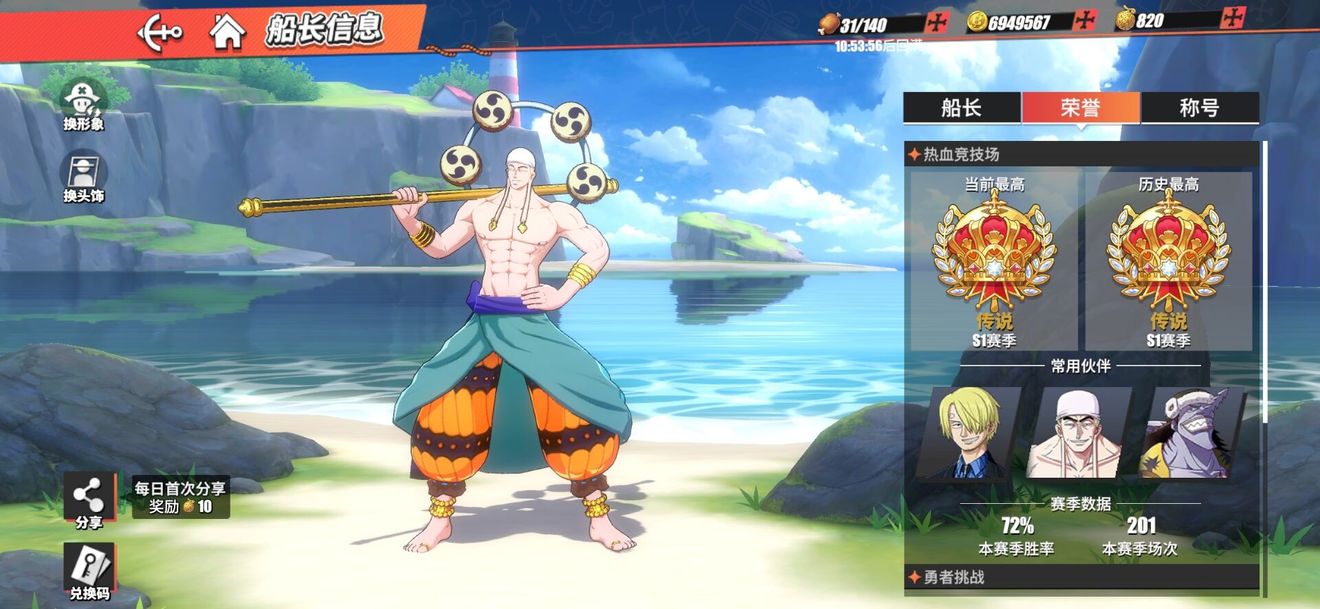The width and height of the screenshot is (1320, 609).
Task: Tap the 分享 share button
Action: (x=89, y=500)
